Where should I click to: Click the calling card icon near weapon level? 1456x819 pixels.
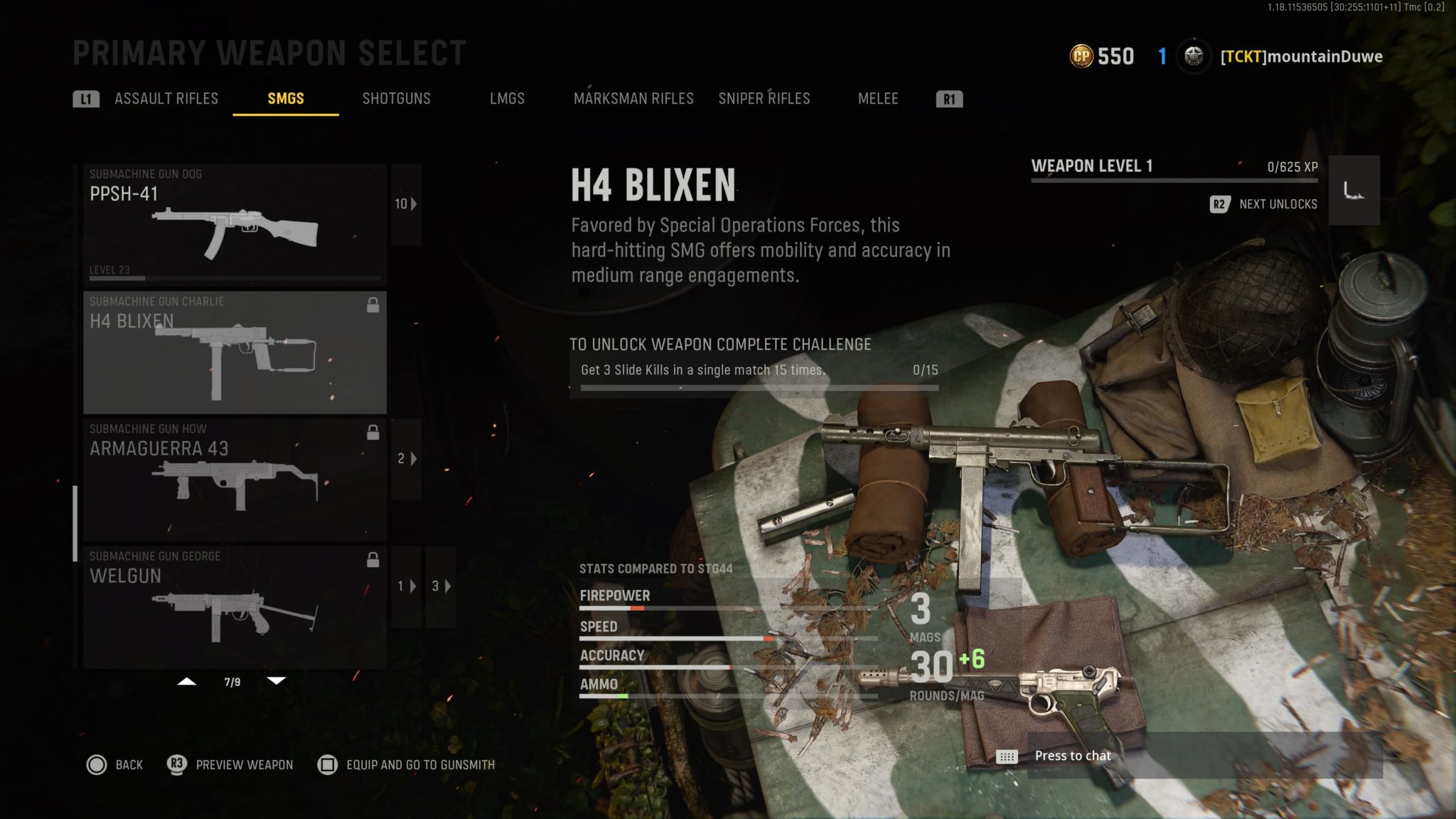tap(1354, 191)
